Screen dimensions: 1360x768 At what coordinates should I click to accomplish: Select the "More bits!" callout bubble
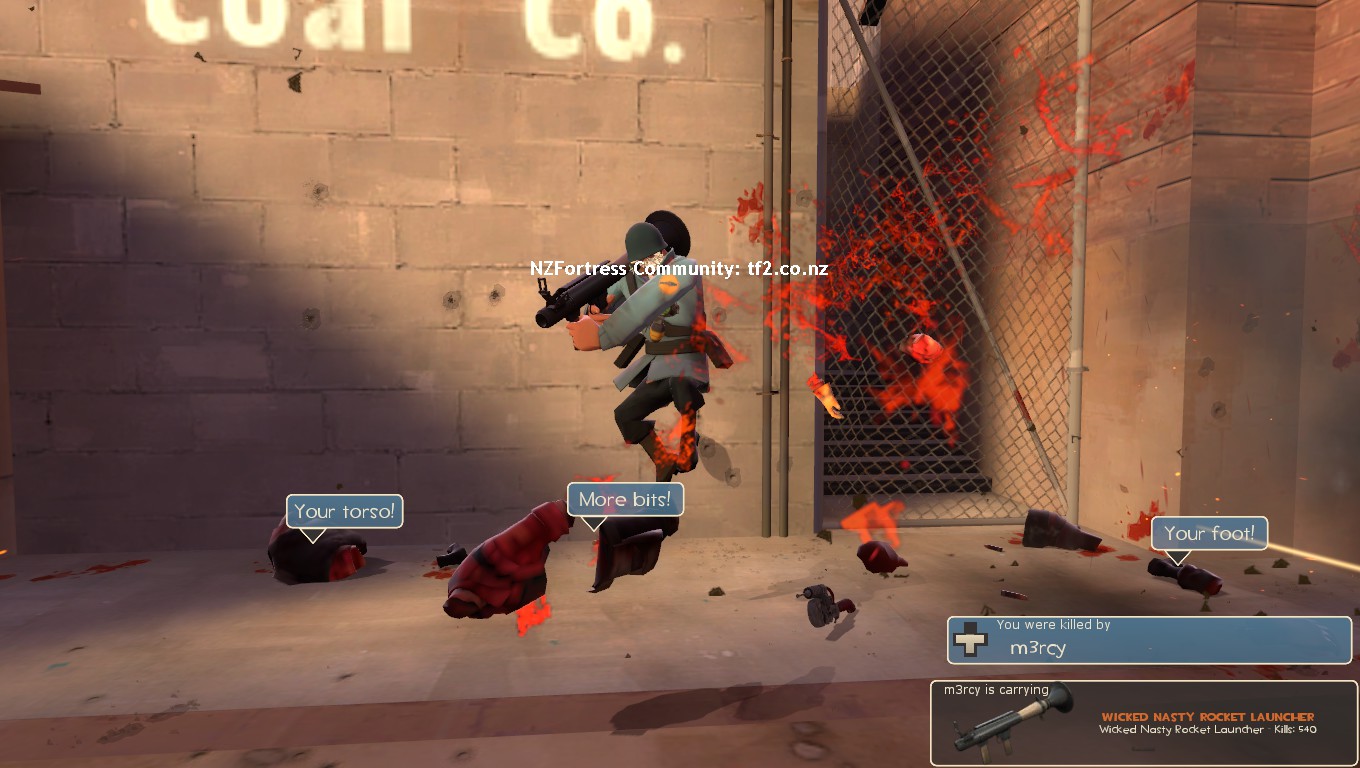[x=625, y=500]
